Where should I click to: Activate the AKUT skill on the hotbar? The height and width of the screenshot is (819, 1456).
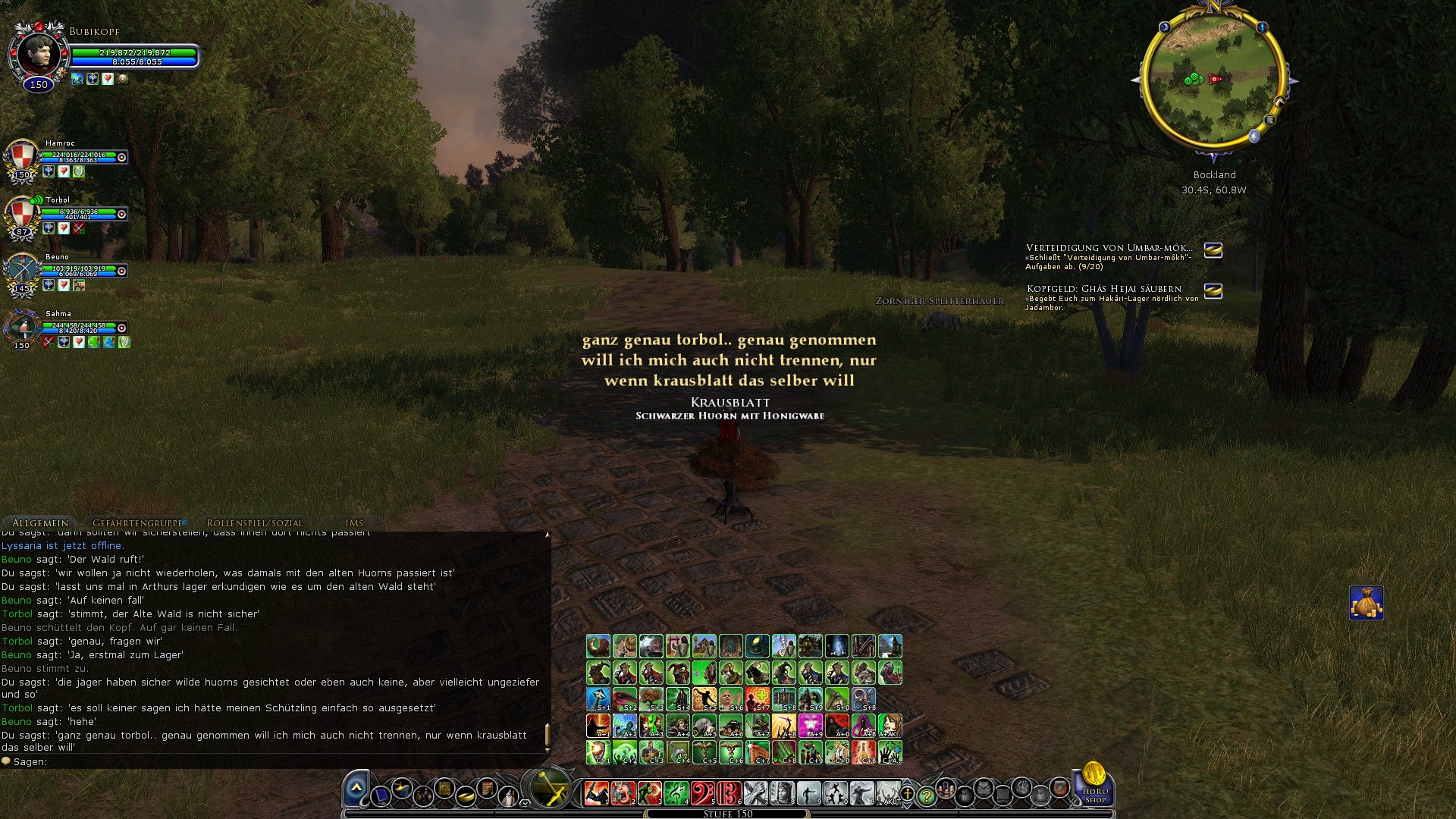(890, 794)
